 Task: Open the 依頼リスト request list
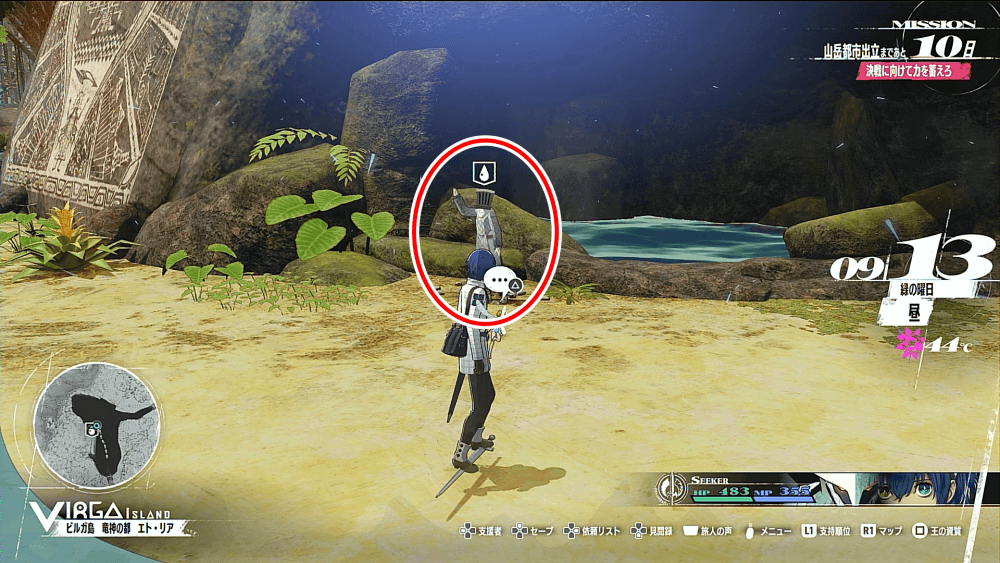[591, 530]
